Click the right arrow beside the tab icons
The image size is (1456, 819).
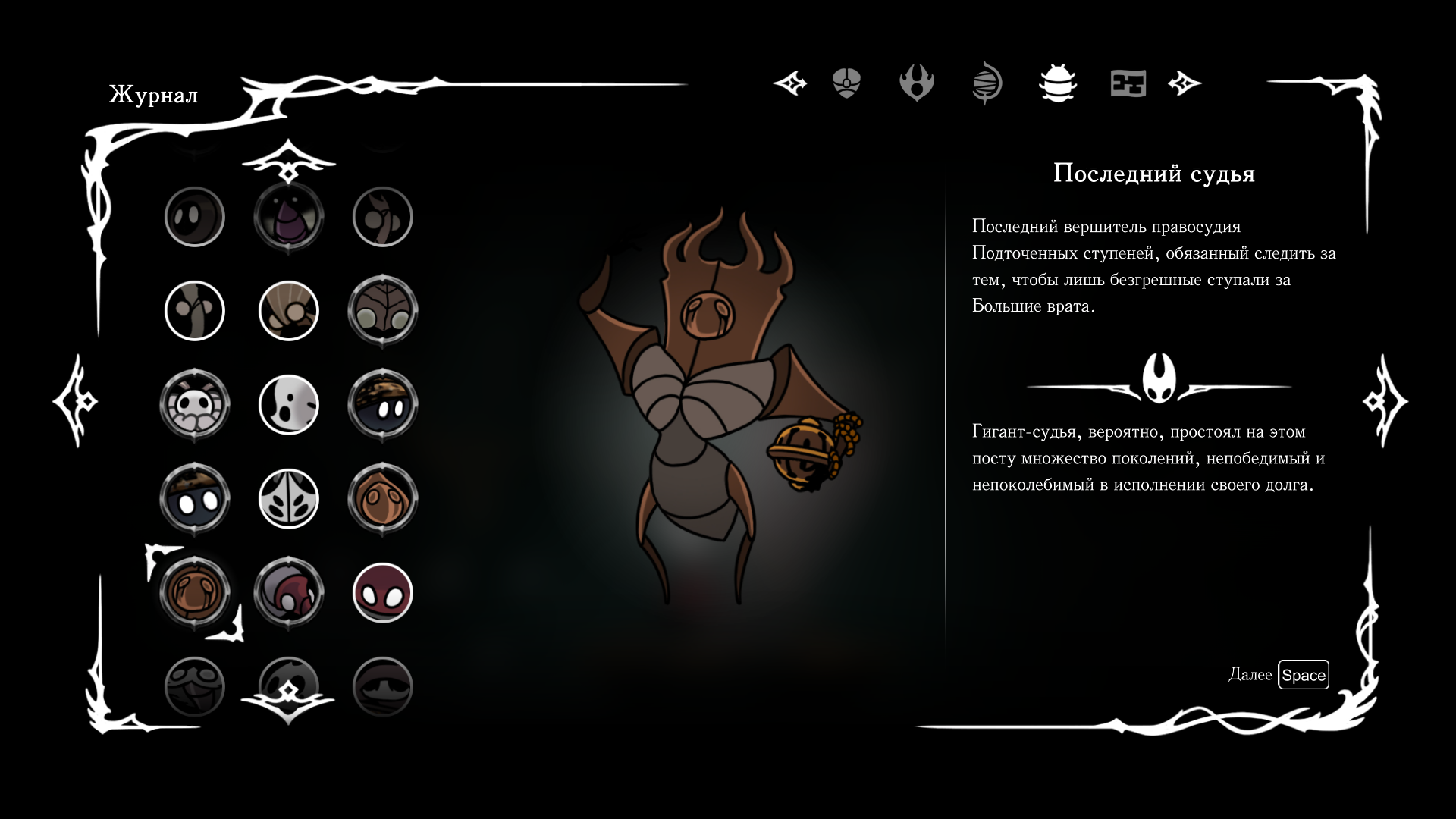coord(1185,83)
